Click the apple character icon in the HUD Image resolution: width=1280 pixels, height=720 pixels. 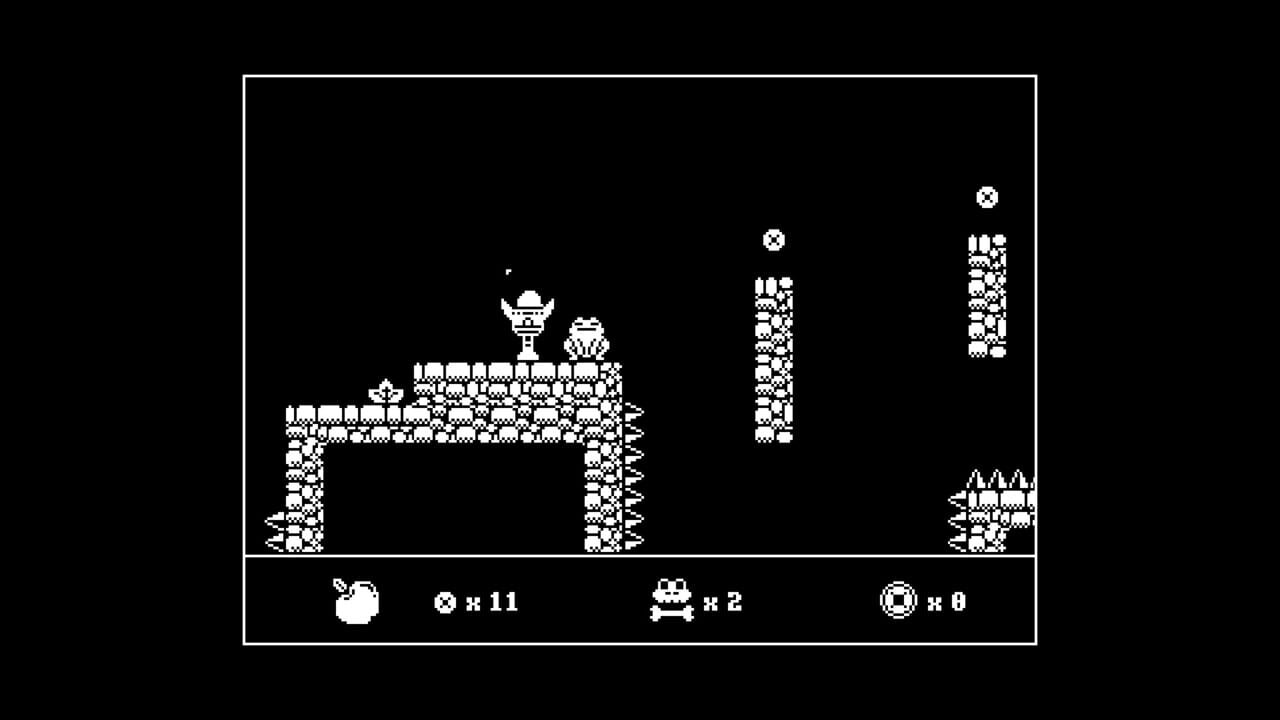pyautogui.click(x=357, y=601)
